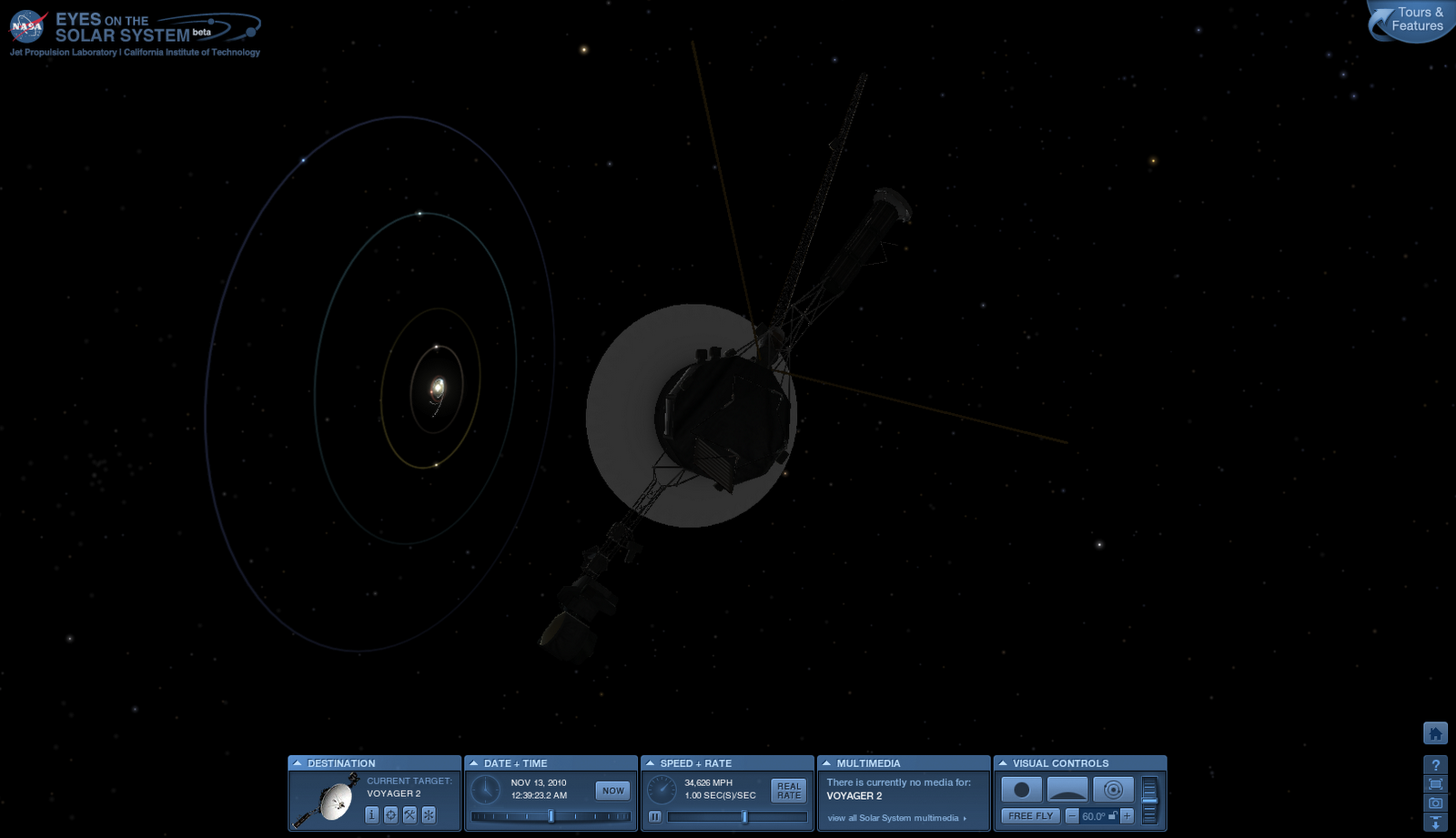Collapse the VISUAL CONTROLS panel
1456x838 pixels.
(1002, 762)
